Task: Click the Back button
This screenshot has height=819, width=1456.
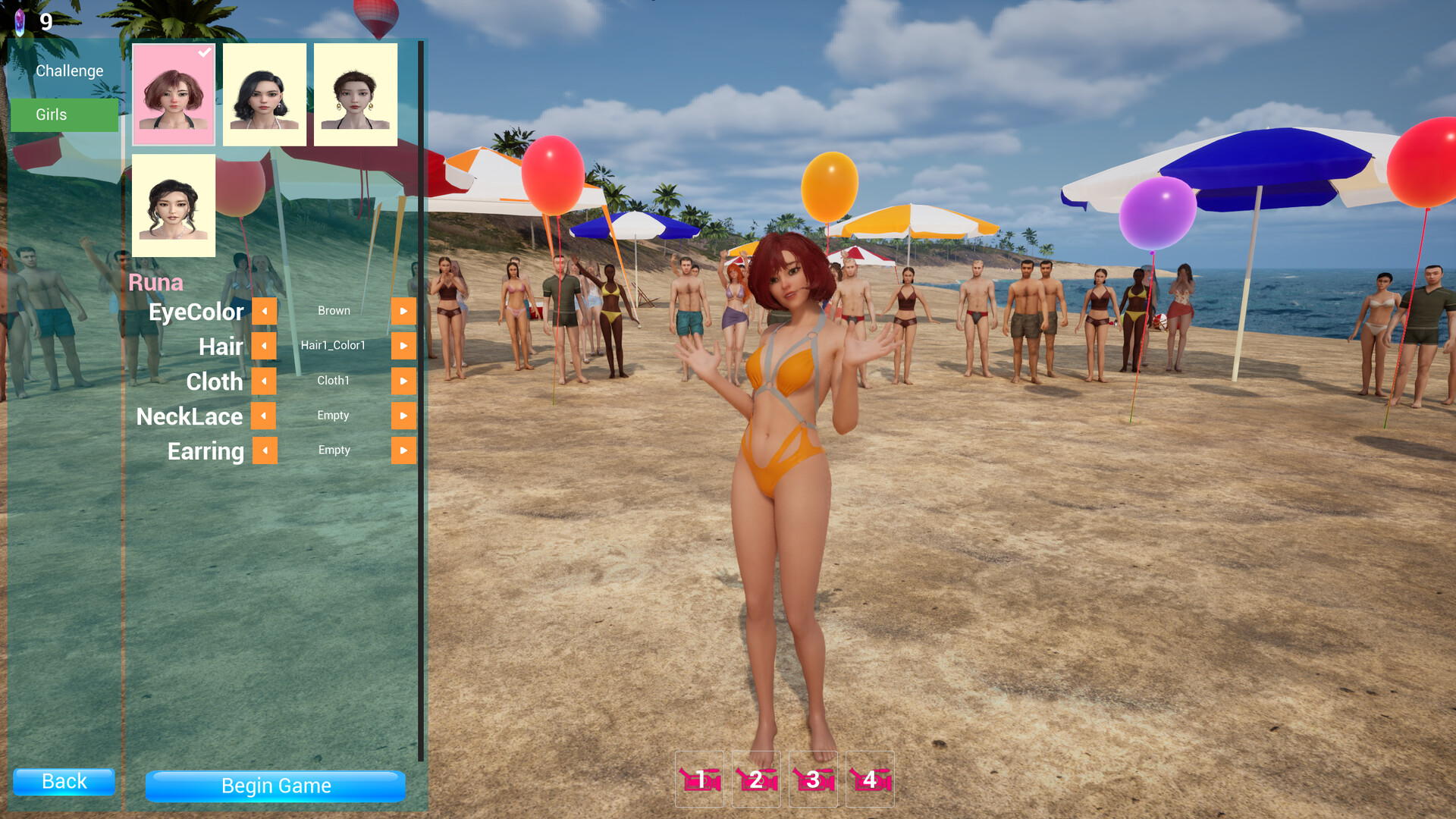Action: pyautogui.click(x=64, y=781)
